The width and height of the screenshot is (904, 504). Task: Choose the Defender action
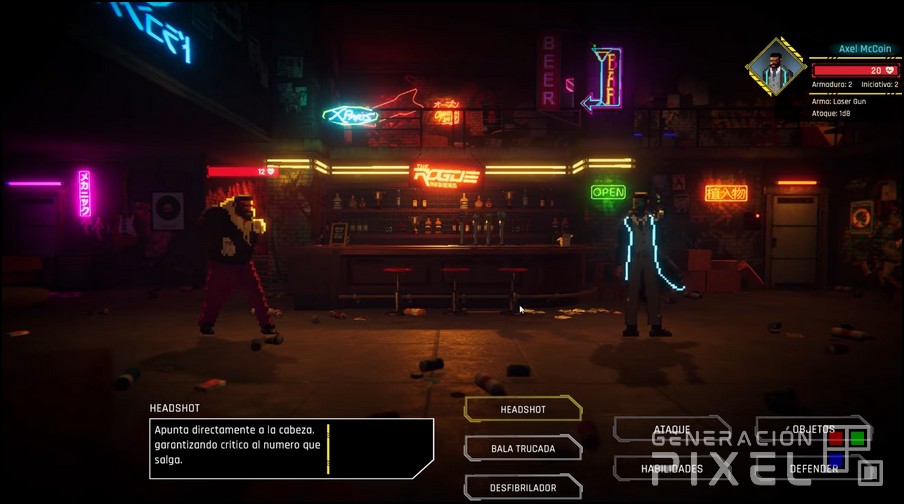pyautogui.click(x=813, y=468)
